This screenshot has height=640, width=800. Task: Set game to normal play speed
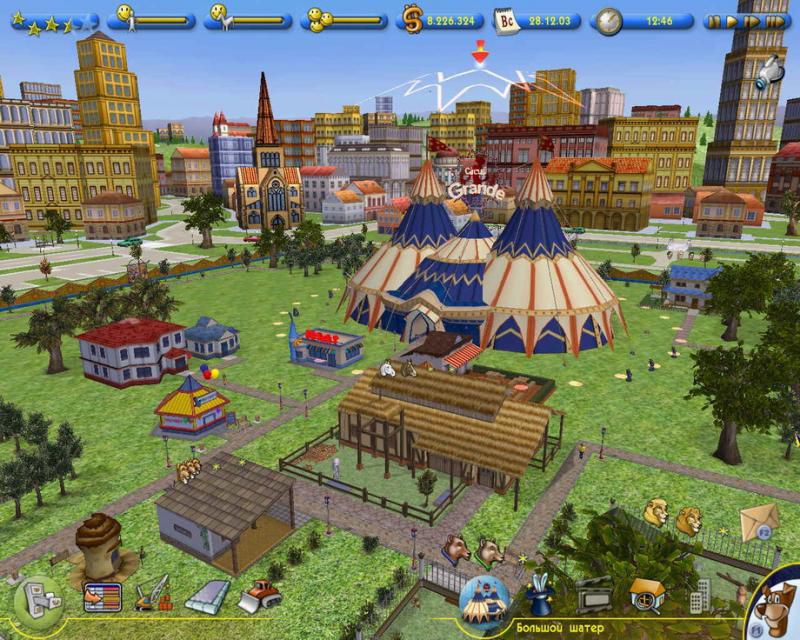pyautogui.click(x=733, y=20)
